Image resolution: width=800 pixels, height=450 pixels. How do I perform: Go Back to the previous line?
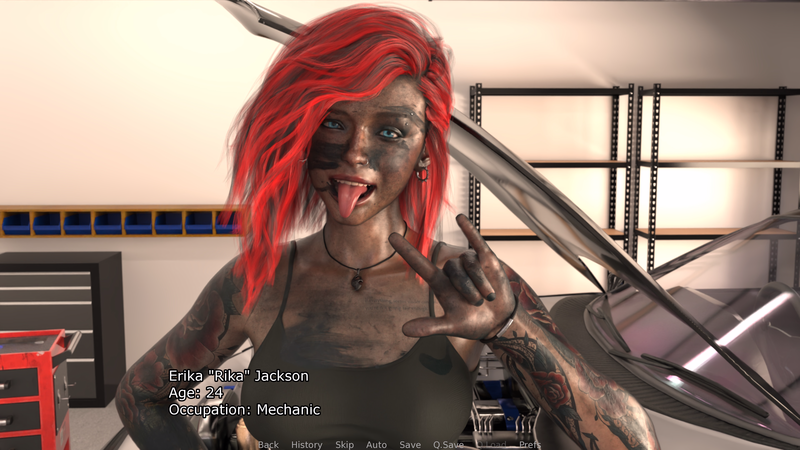268,444
